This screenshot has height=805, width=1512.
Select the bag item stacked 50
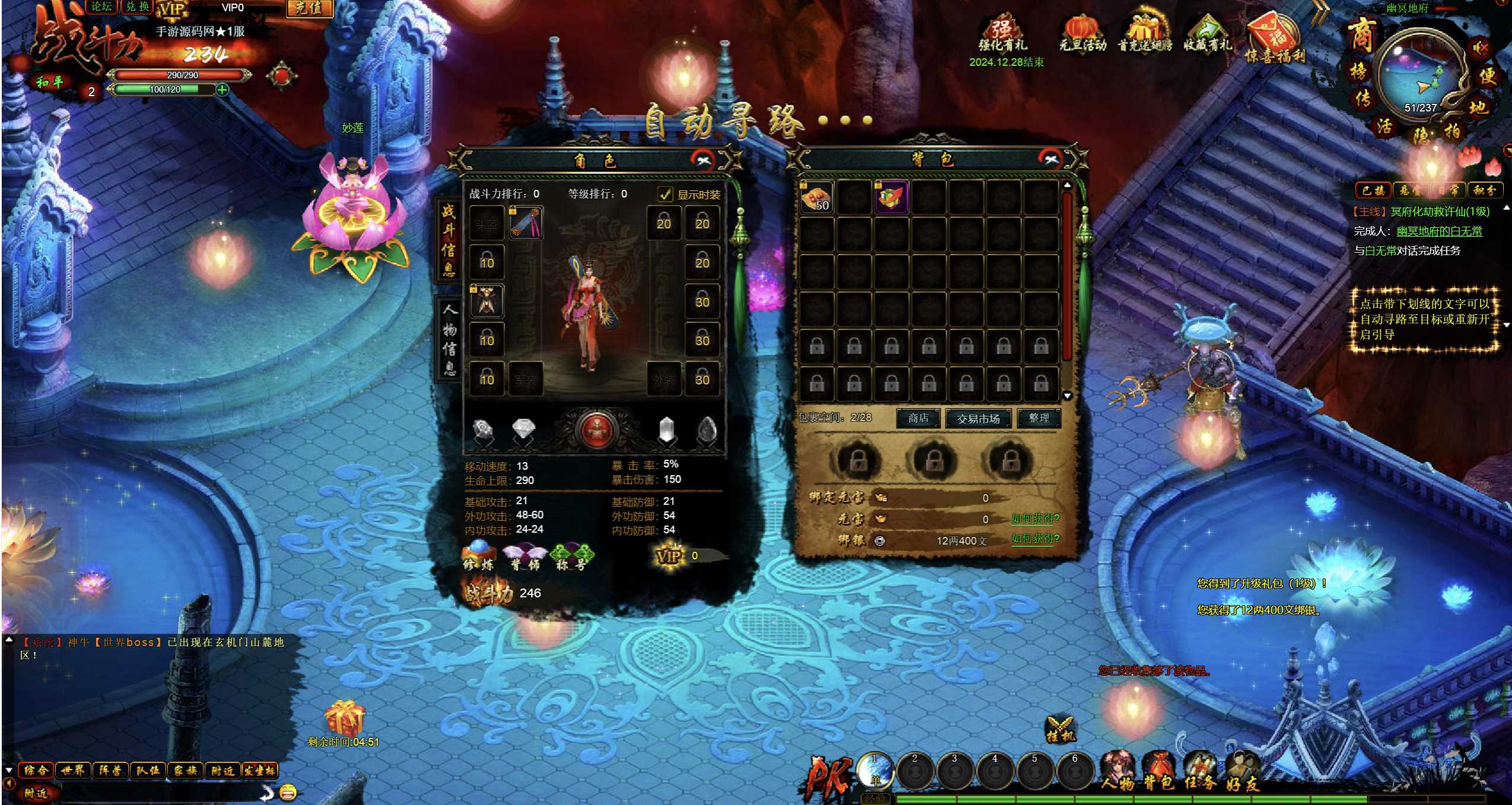coord(816,197)
